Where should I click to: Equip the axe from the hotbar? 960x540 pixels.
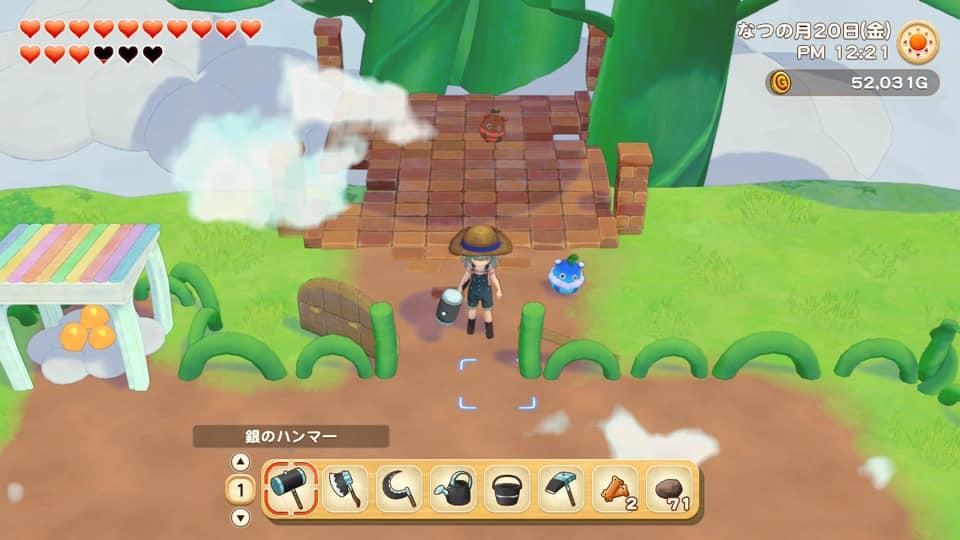(x=345, y=489)
